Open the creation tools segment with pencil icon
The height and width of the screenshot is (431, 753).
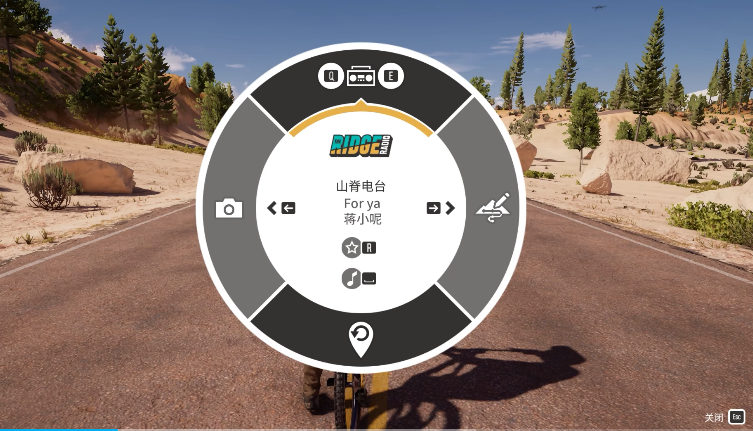[496, 208]
